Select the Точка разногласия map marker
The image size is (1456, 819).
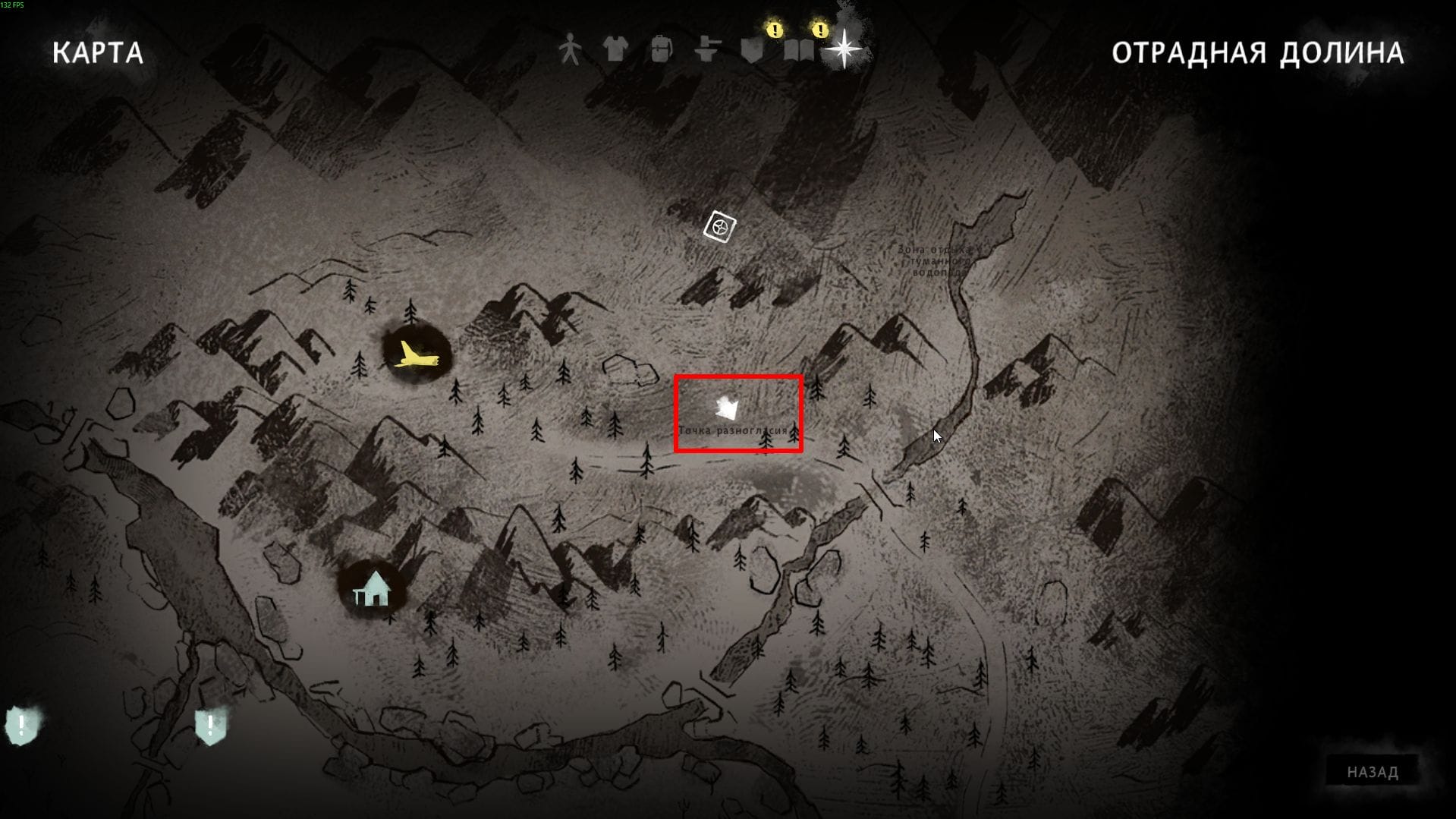(x=727, y=409)
